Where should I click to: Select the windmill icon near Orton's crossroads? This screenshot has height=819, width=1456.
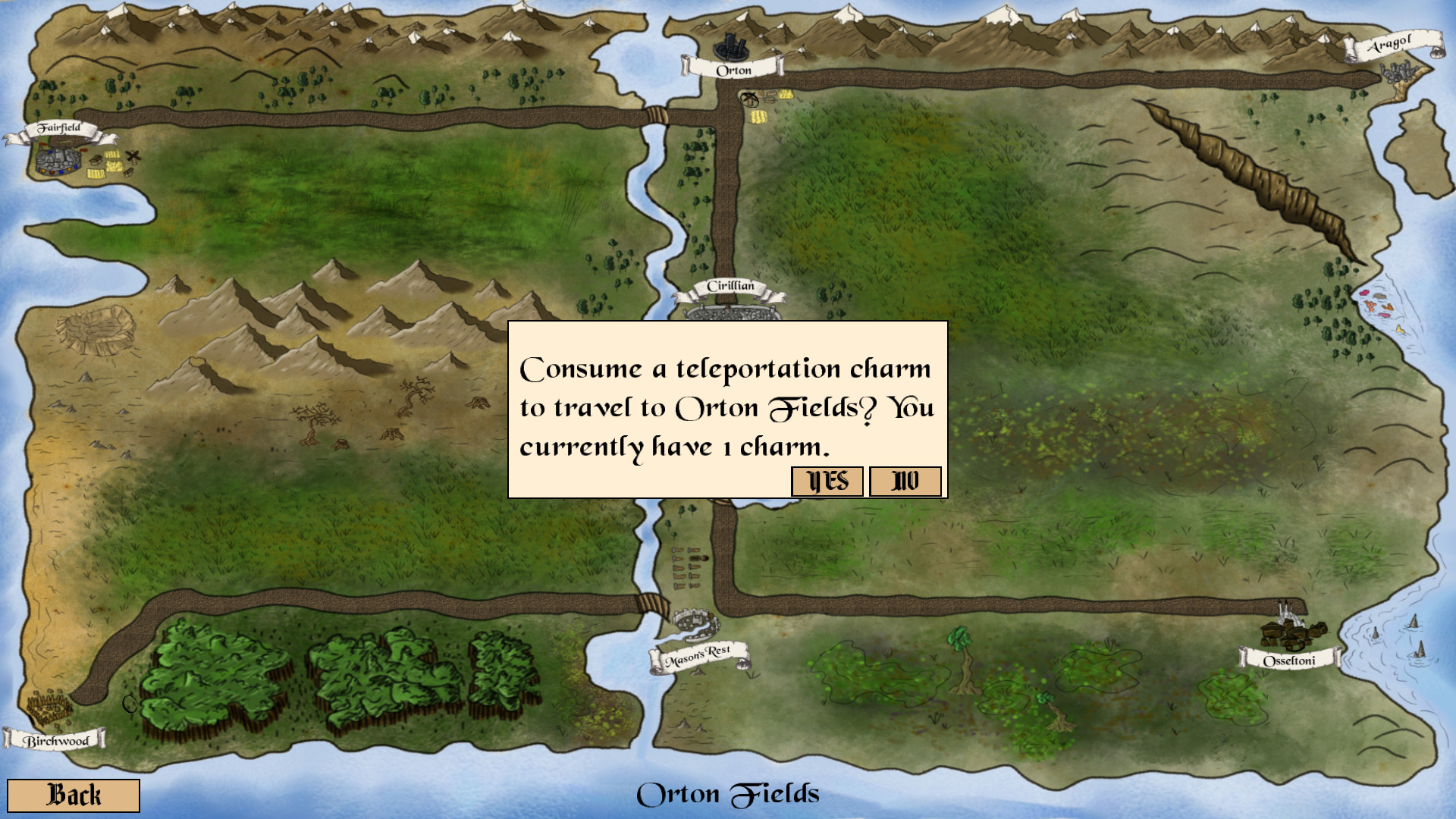[x=749, y=99]
